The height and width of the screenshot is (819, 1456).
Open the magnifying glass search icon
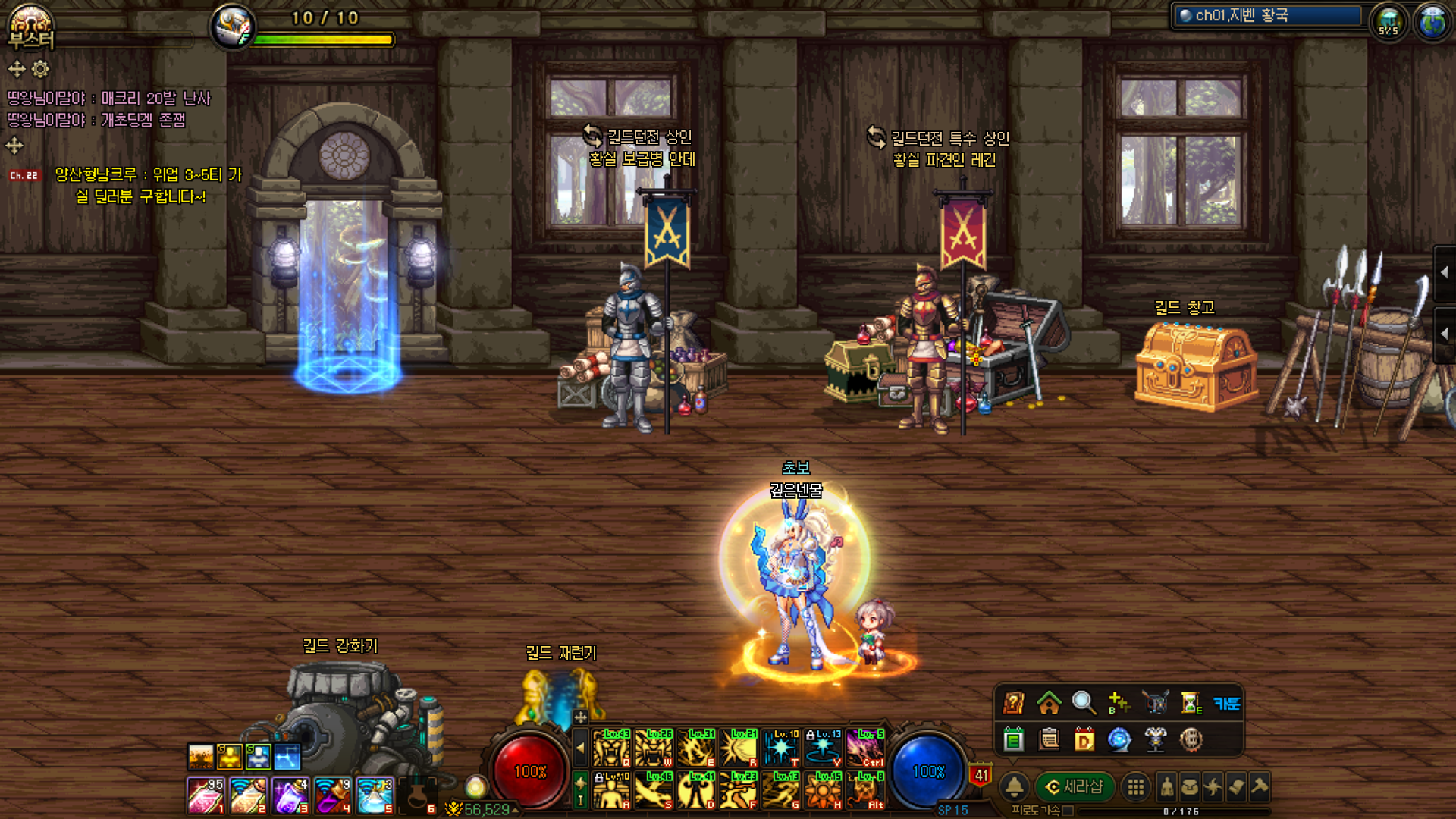tap(1084, 703)
